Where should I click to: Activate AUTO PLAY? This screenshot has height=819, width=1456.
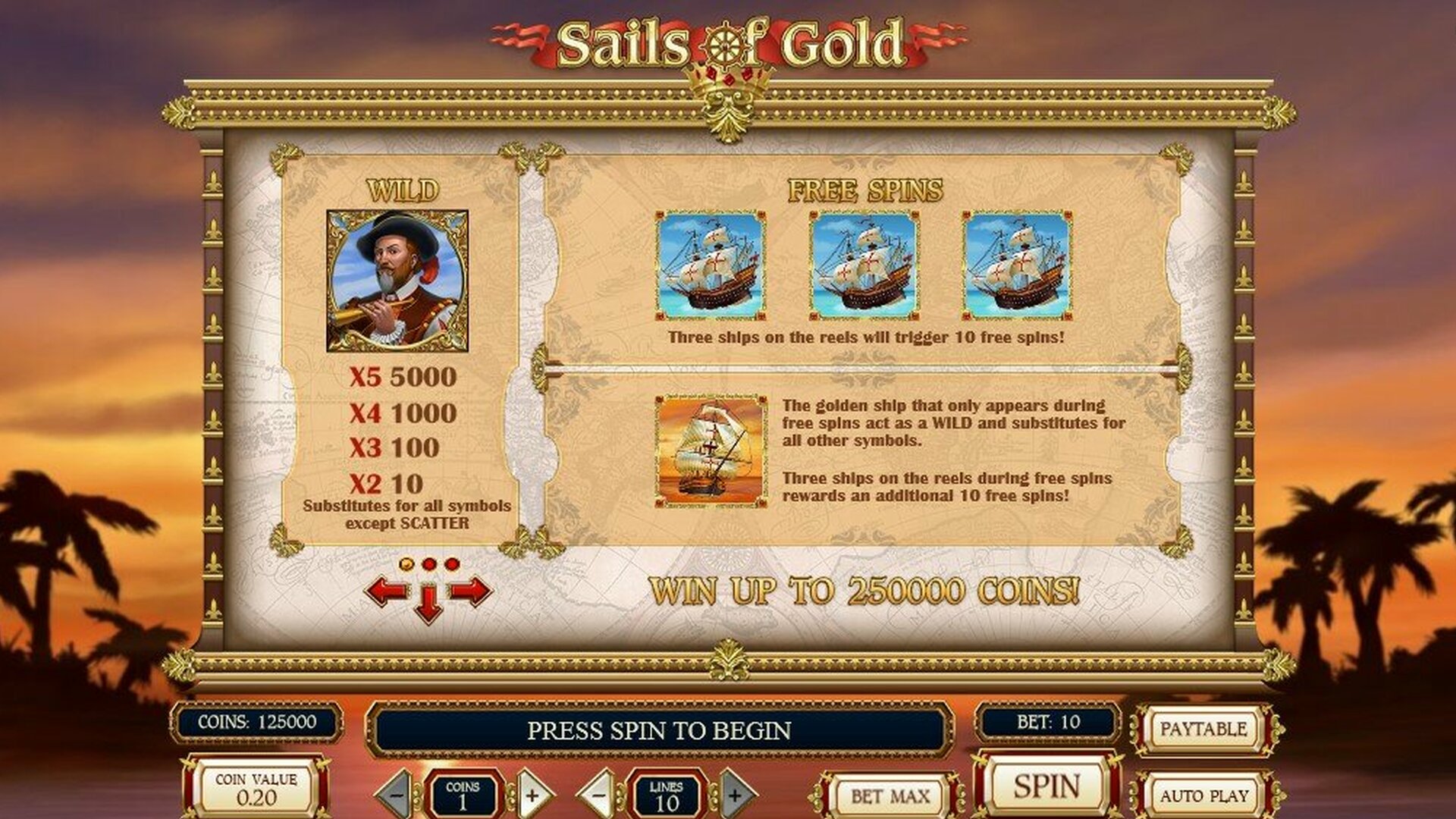(1203, 795)
